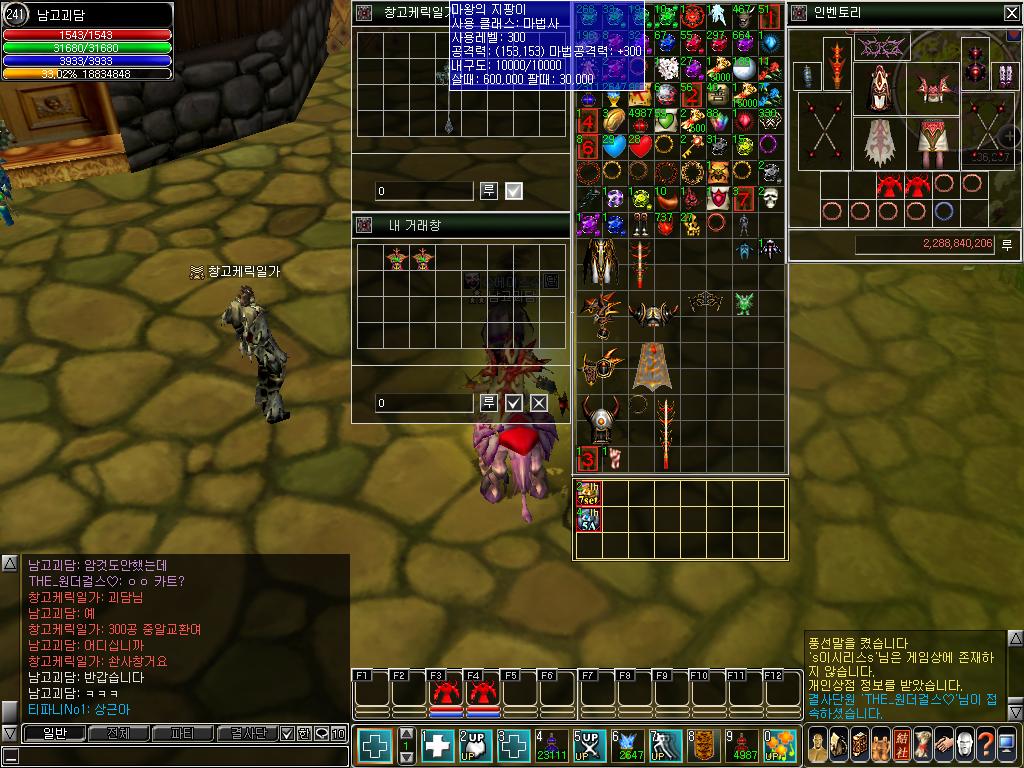This screenshot has height=768, width=1024.
Task: Select the skull item in the inventory
Action: coord(769,198)
